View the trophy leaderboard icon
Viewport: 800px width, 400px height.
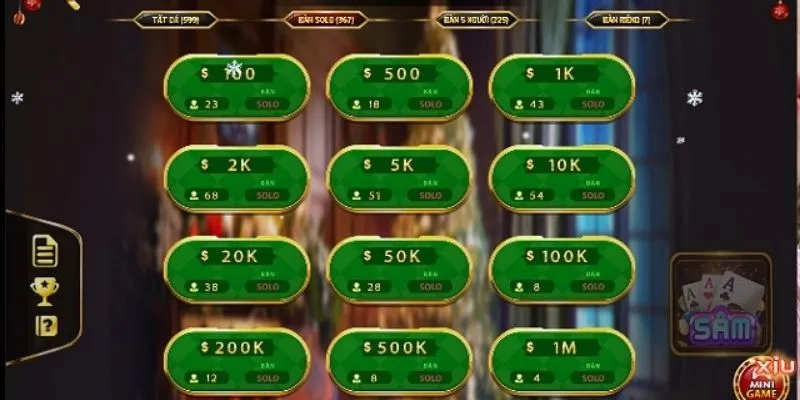[45, 291]
